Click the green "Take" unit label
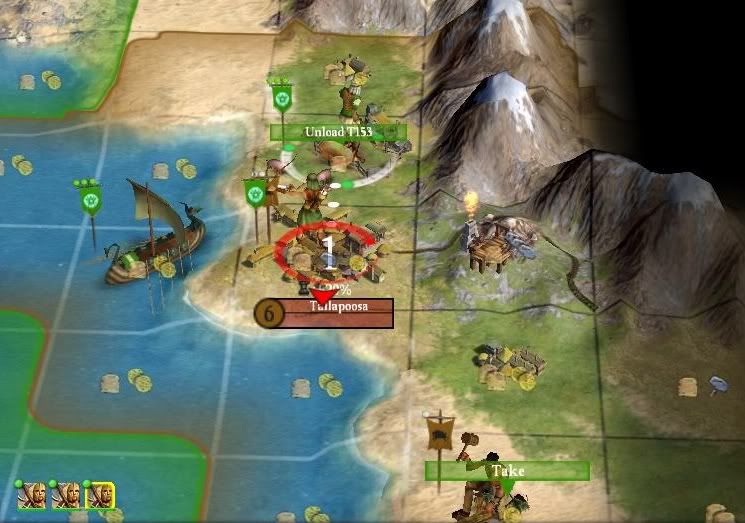The image size is (745, 523). pos(507,470)
